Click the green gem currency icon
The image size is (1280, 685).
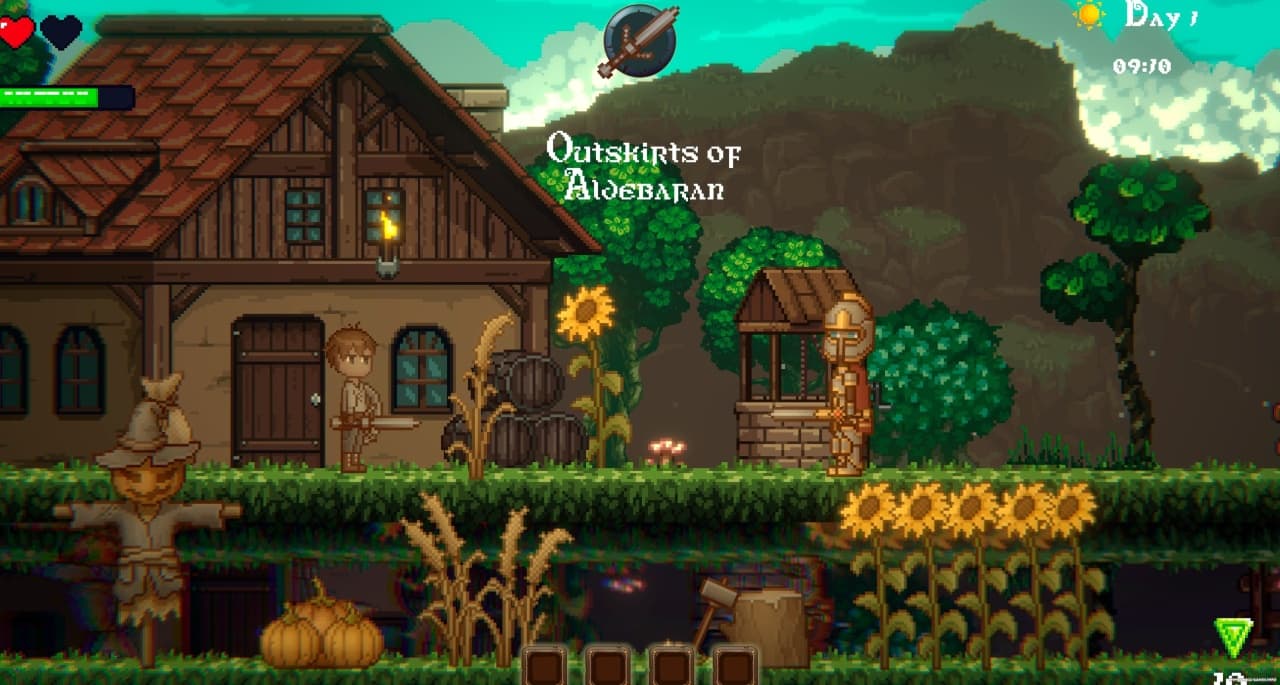pyautogui.click(x=1233, y=637)
